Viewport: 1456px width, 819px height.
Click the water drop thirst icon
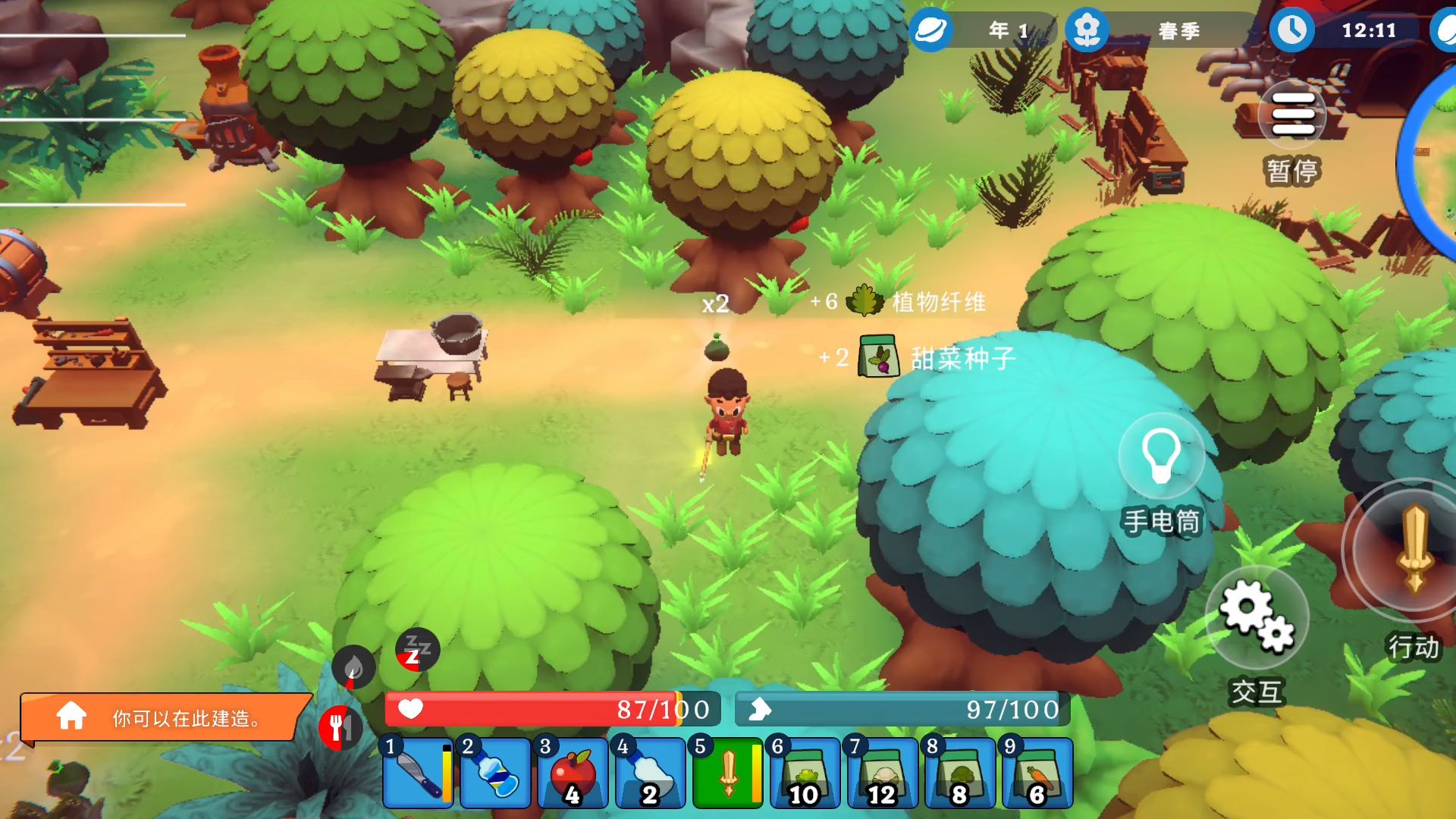tap(353, 667)
